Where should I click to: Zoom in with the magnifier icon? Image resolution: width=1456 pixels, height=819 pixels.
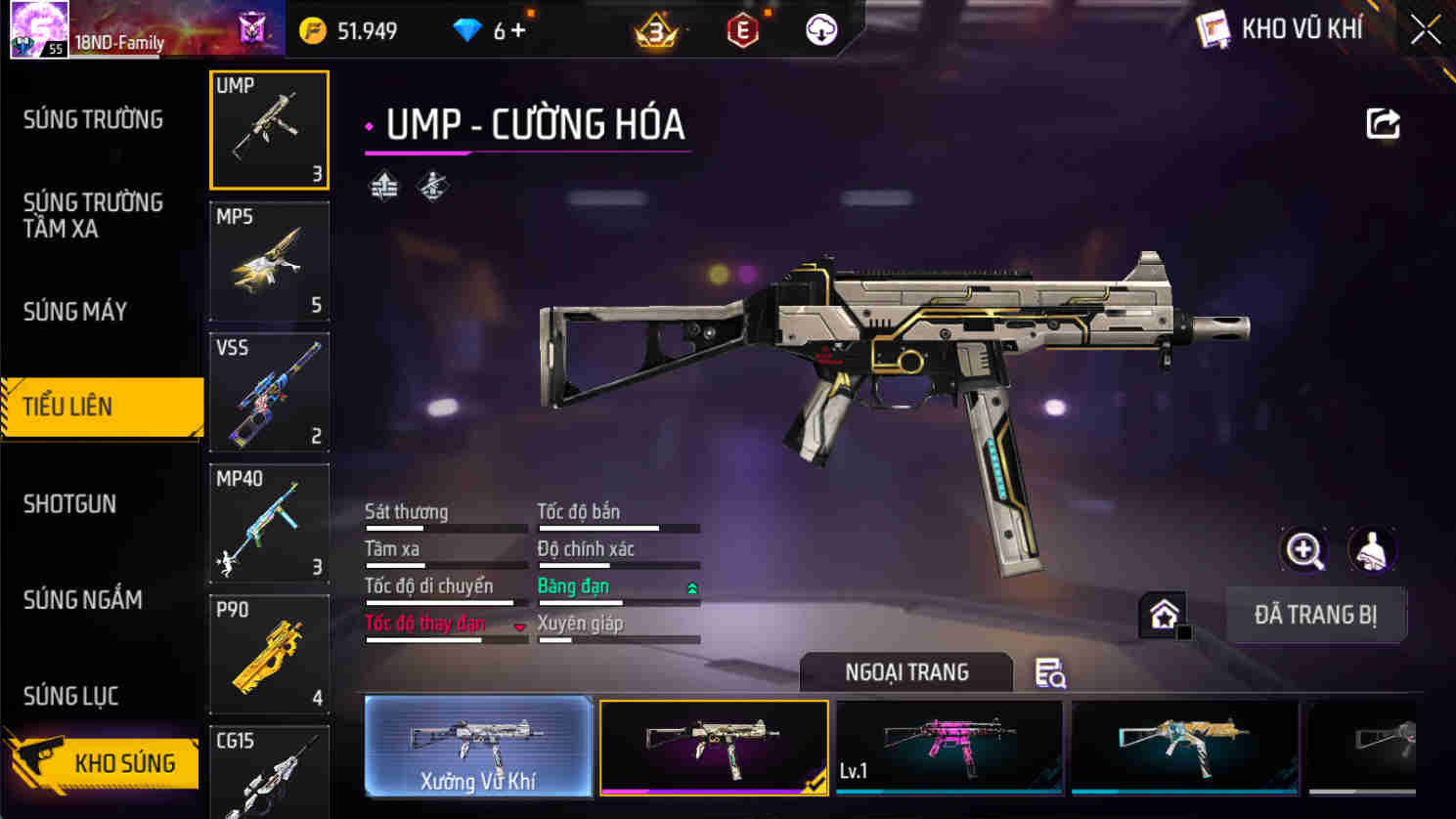(1303, 550)
